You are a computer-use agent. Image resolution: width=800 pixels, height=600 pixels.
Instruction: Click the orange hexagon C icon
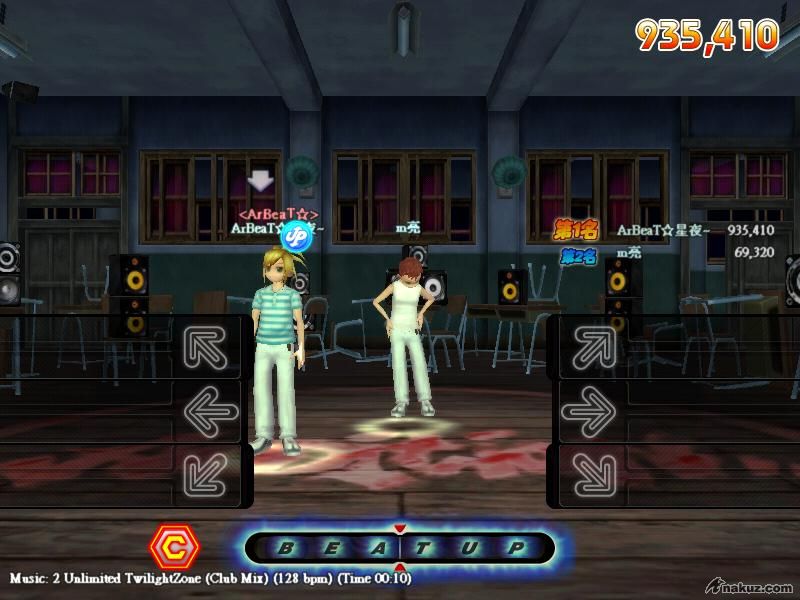[x=175, y=547]
